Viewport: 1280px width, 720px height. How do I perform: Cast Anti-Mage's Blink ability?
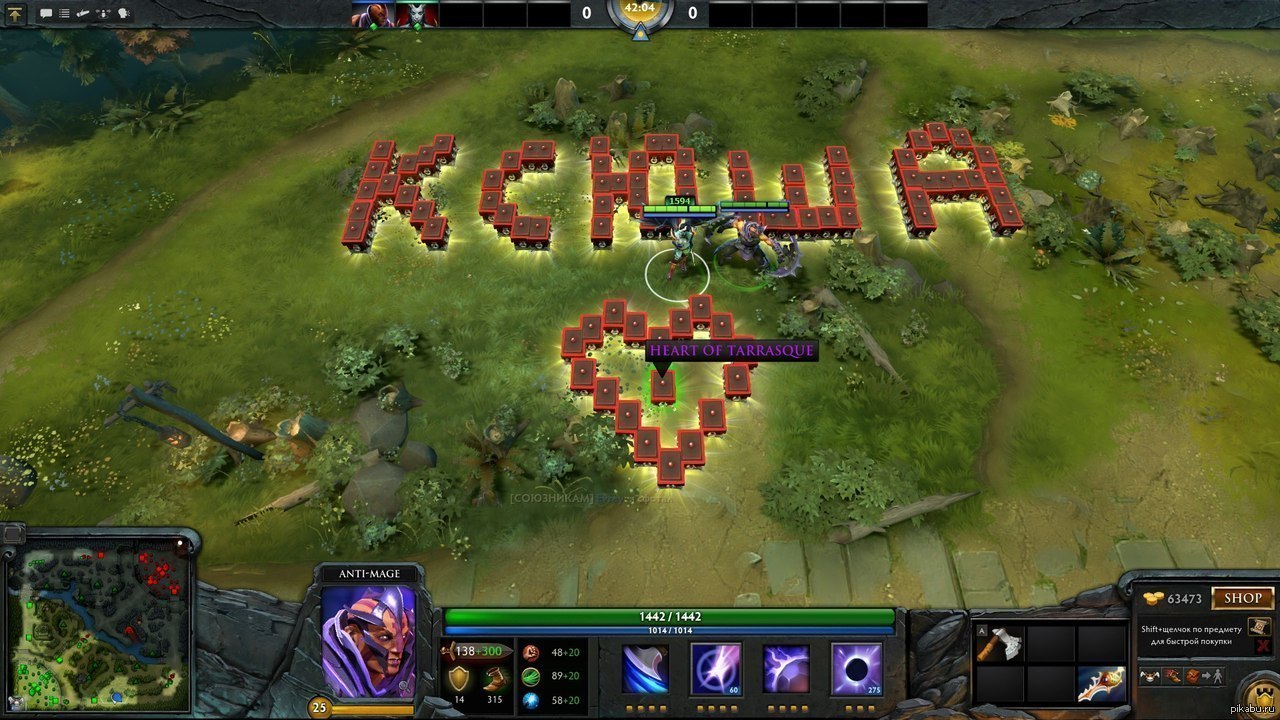[x=716, y=669]
